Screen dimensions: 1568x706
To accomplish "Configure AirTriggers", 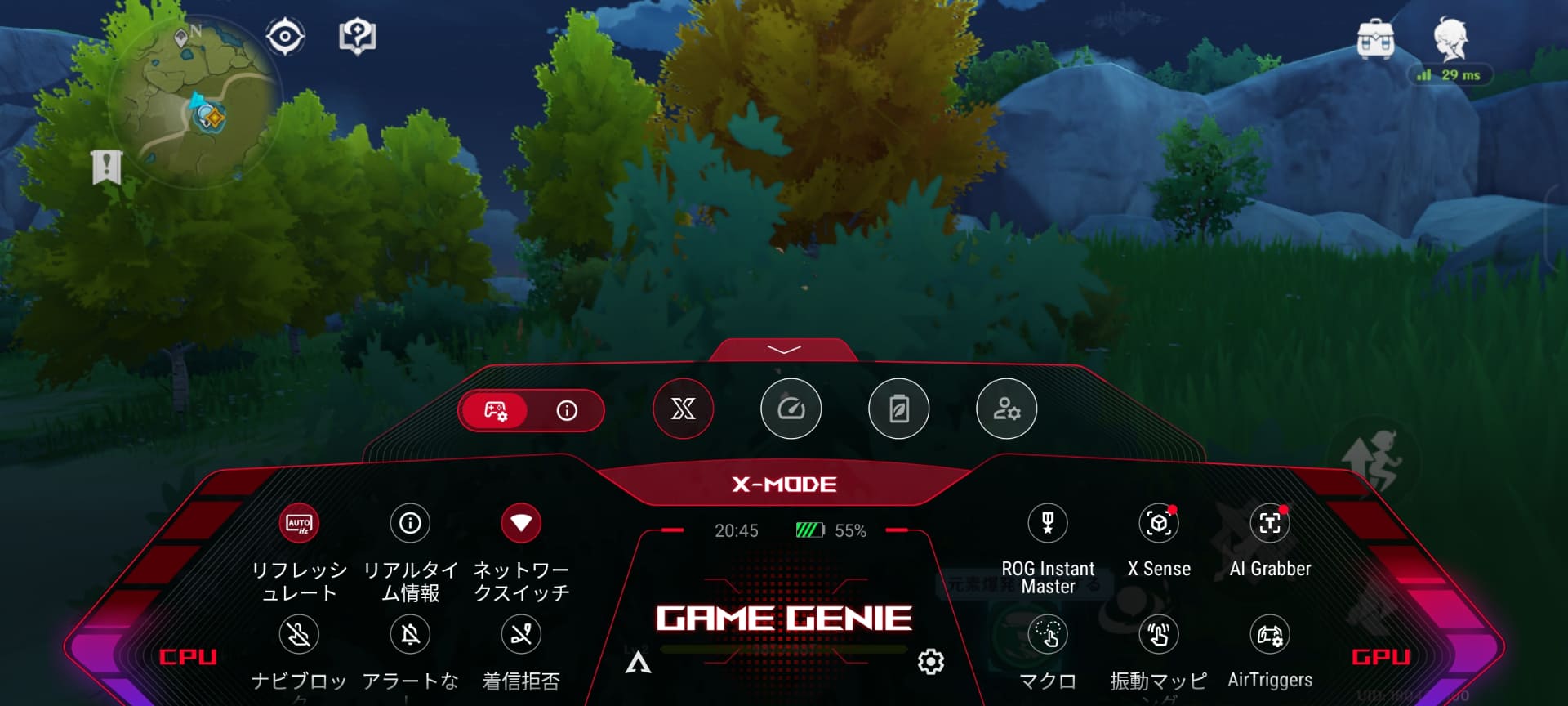I will tap(1270, 634).
